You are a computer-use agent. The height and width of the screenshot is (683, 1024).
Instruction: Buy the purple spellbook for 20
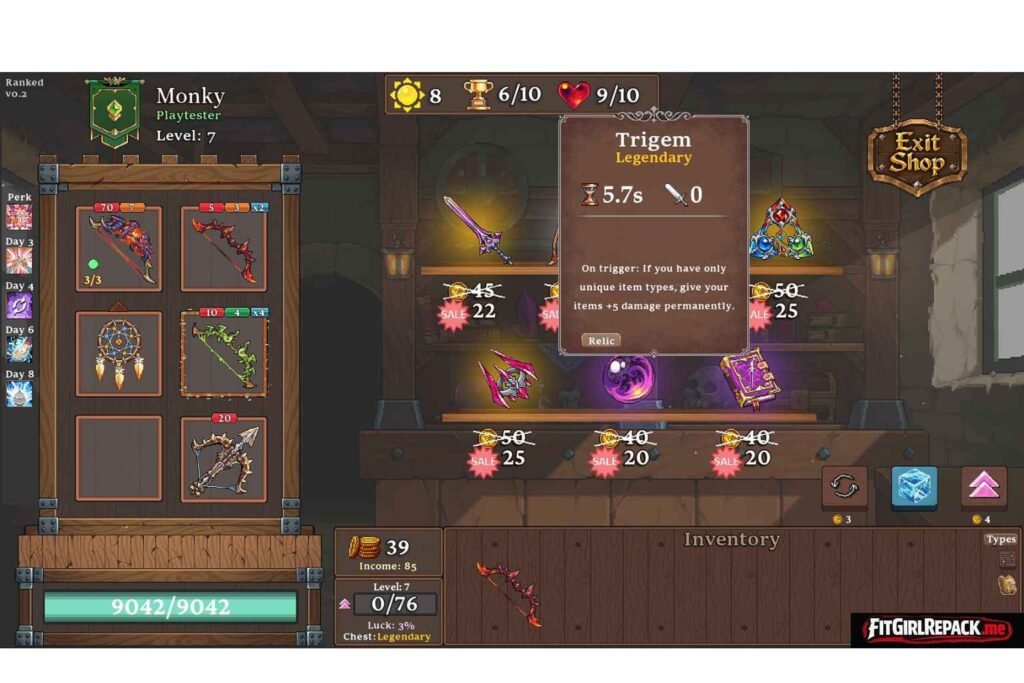click(750, 379)
